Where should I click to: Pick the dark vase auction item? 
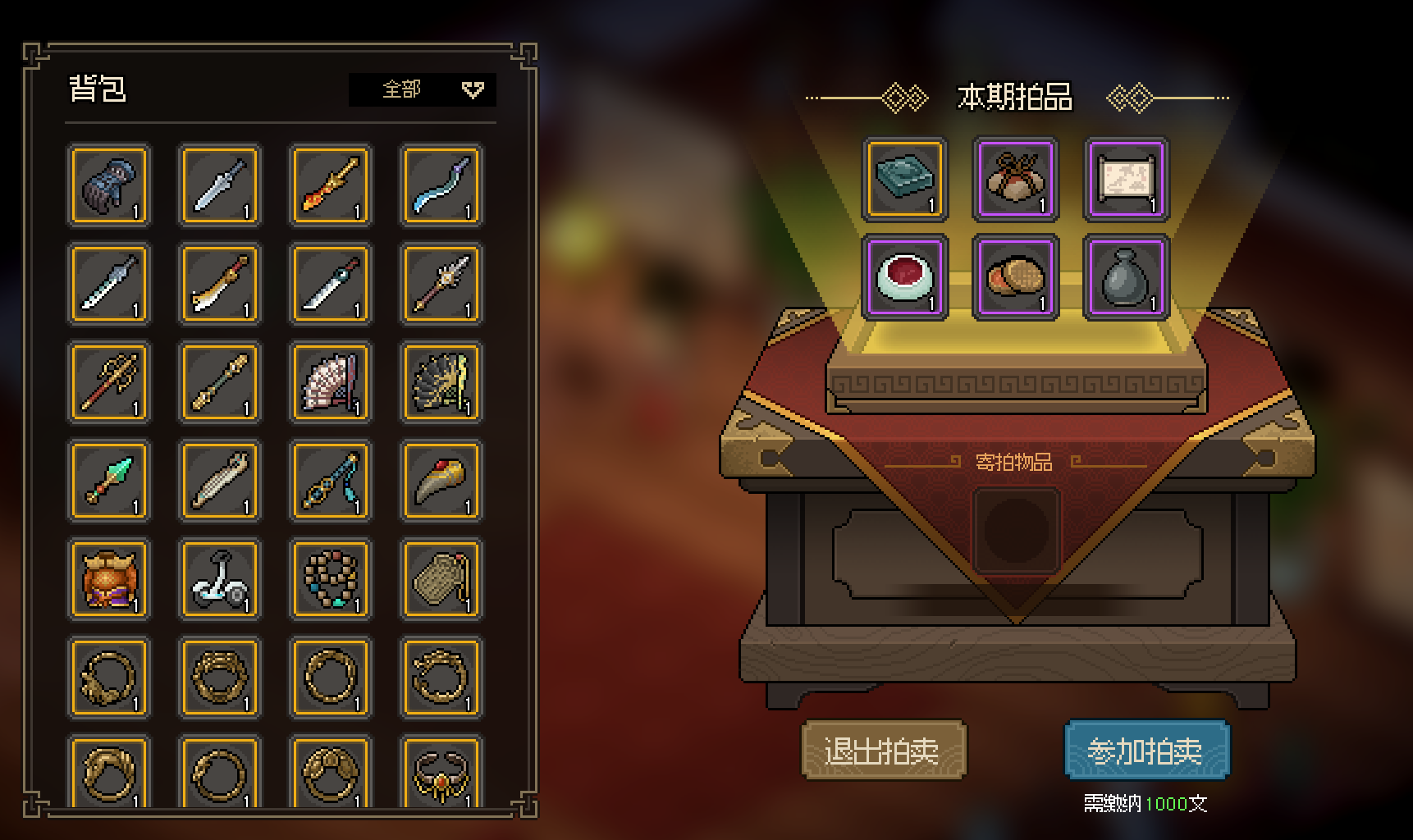coord(1126,277)
